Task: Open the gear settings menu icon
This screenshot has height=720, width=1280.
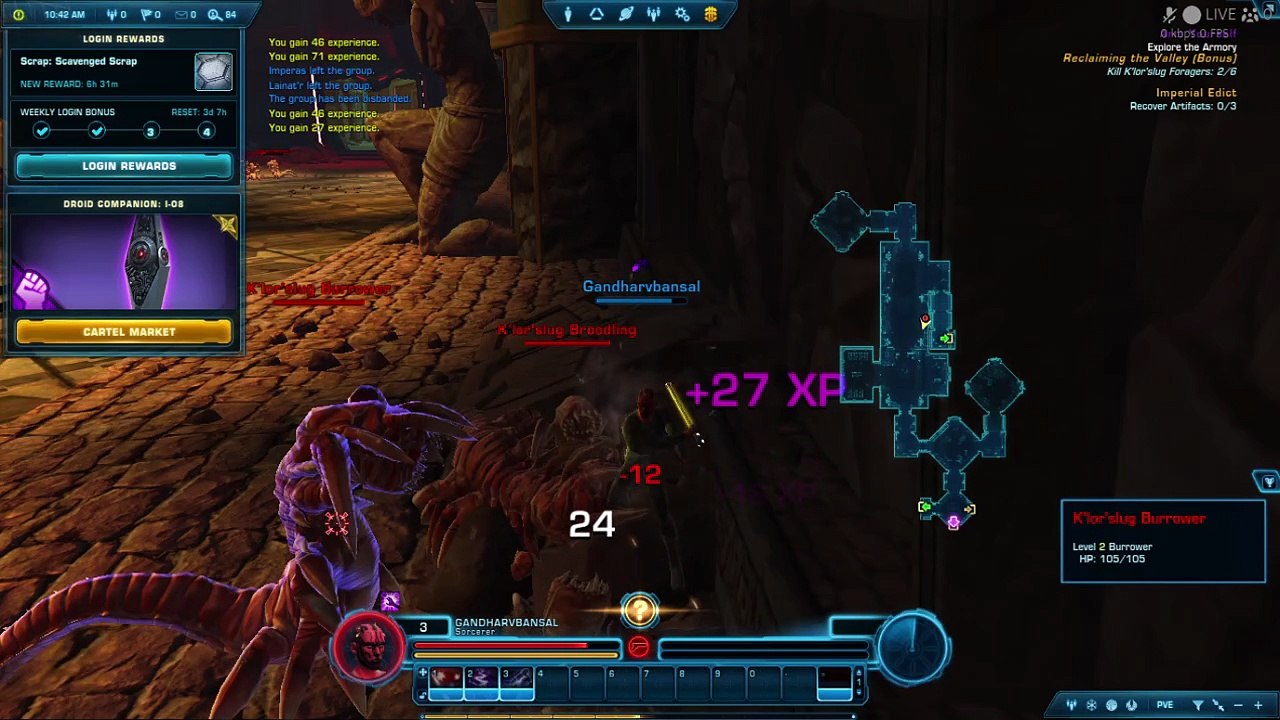Action: [x=682, y=14]
